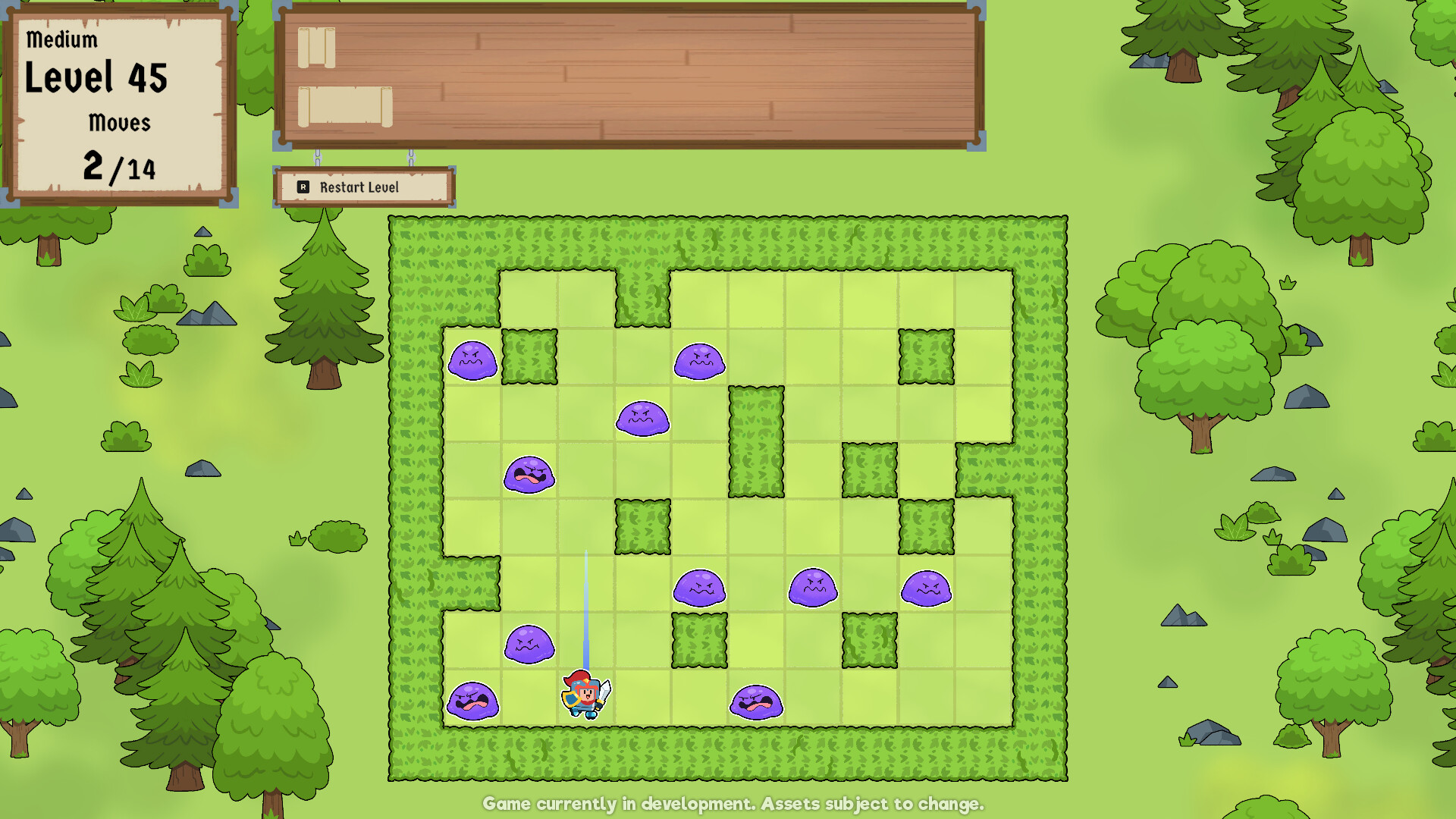Screen dimensions: 1456x819
Task: Click the tongue-out slime at the bottom-left corner
Action: [474, 701]
